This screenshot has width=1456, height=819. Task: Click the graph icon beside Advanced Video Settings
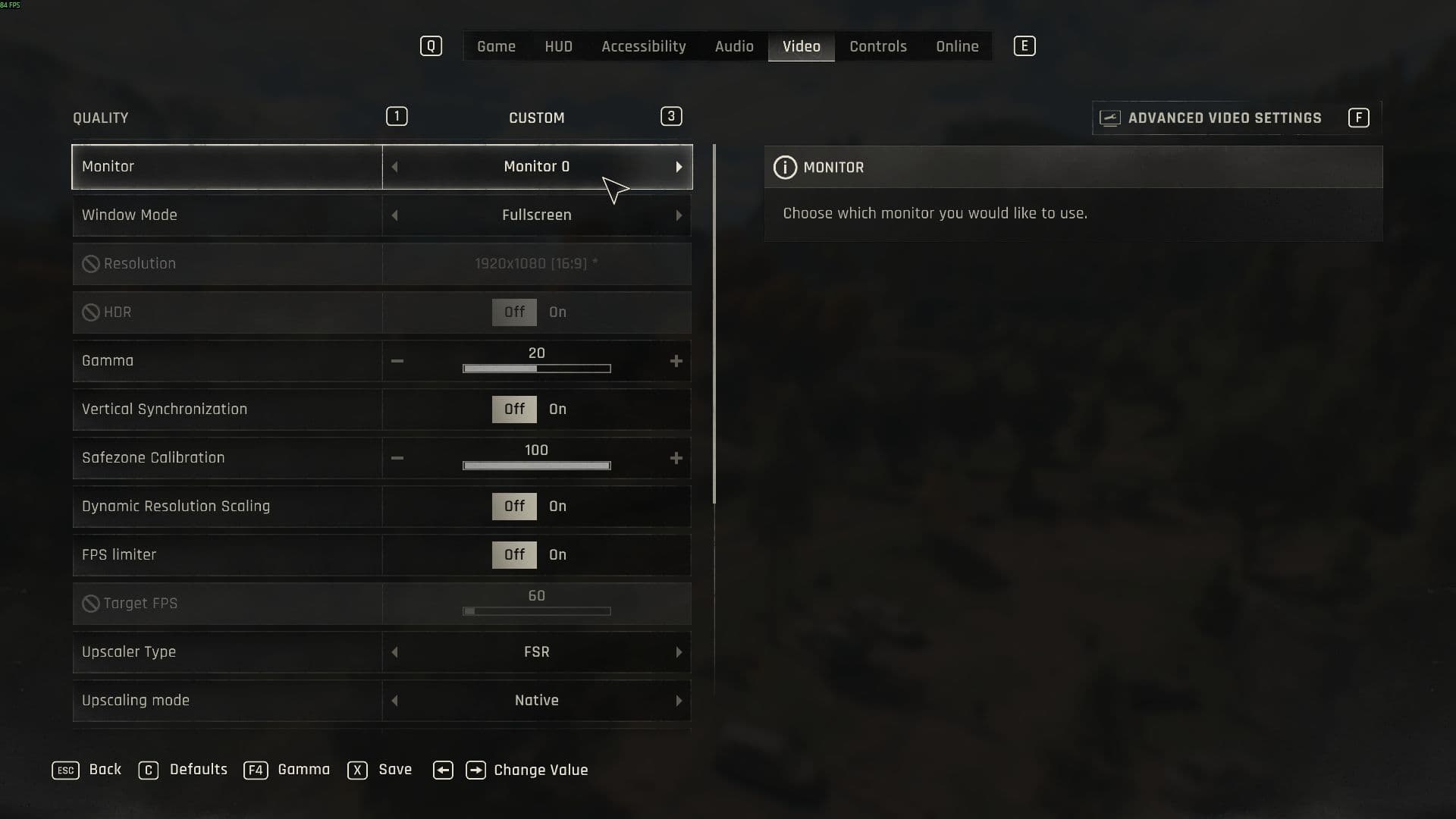(1109, 118)
